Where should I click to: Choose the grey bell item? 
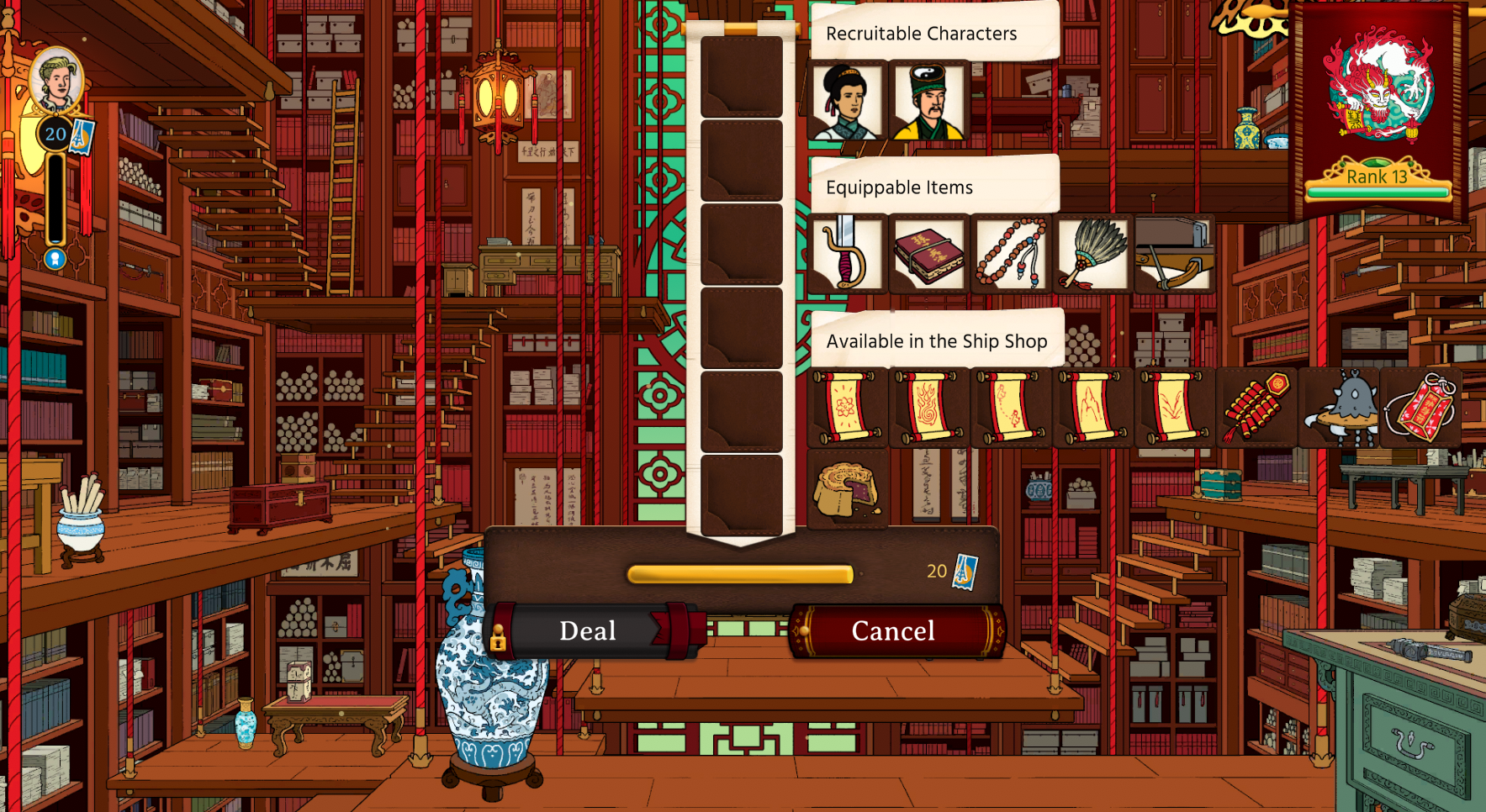click(1339, 408)
